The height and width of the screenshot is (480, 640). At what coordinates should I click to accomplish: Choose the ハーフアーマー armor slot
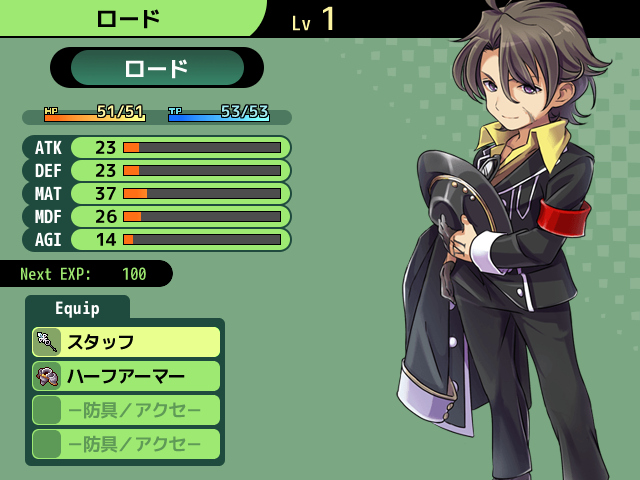point(126,376)
